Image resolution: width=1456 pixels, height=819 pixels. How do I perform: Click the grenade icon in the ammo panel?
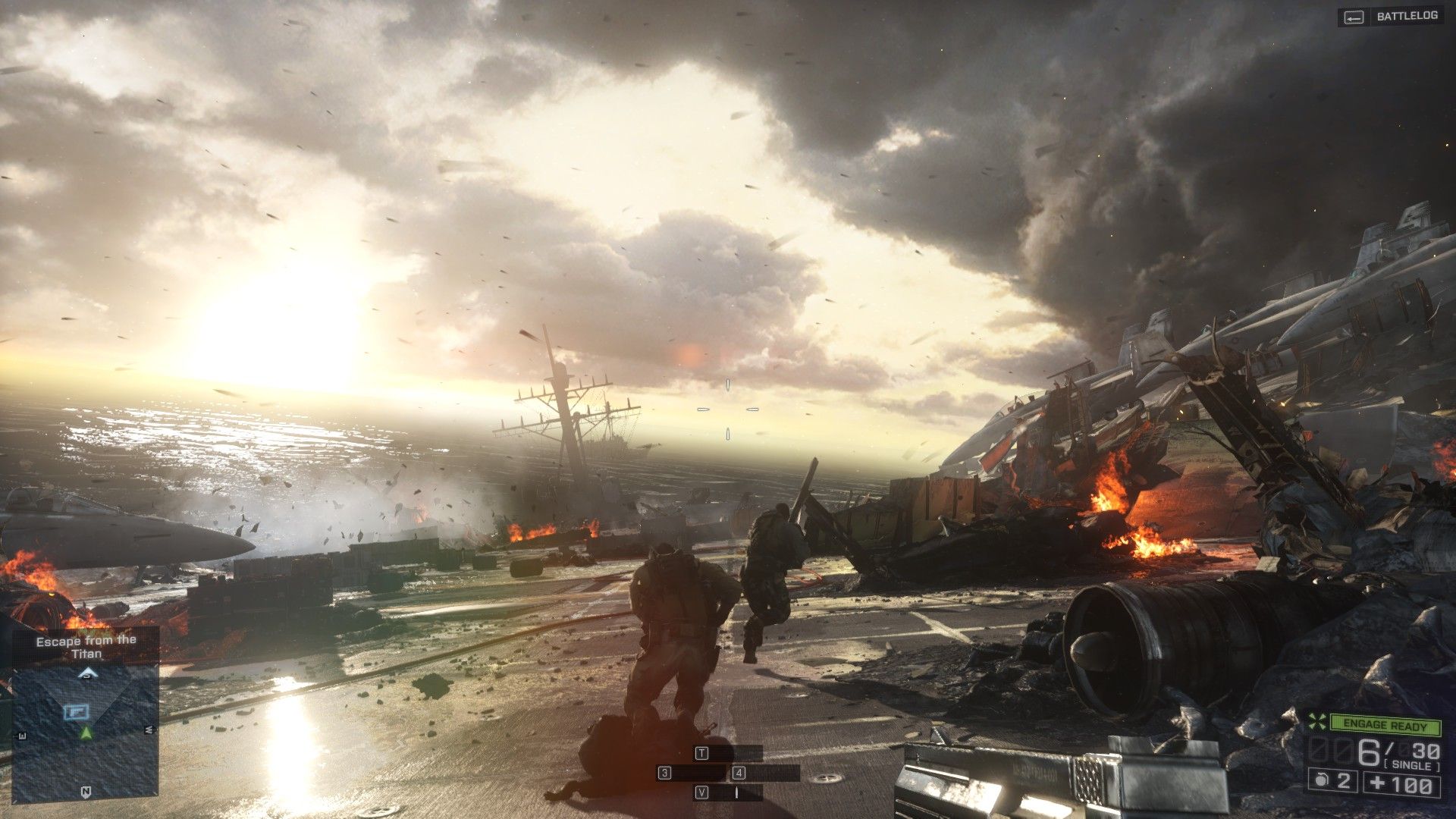tap(1322, 780)
